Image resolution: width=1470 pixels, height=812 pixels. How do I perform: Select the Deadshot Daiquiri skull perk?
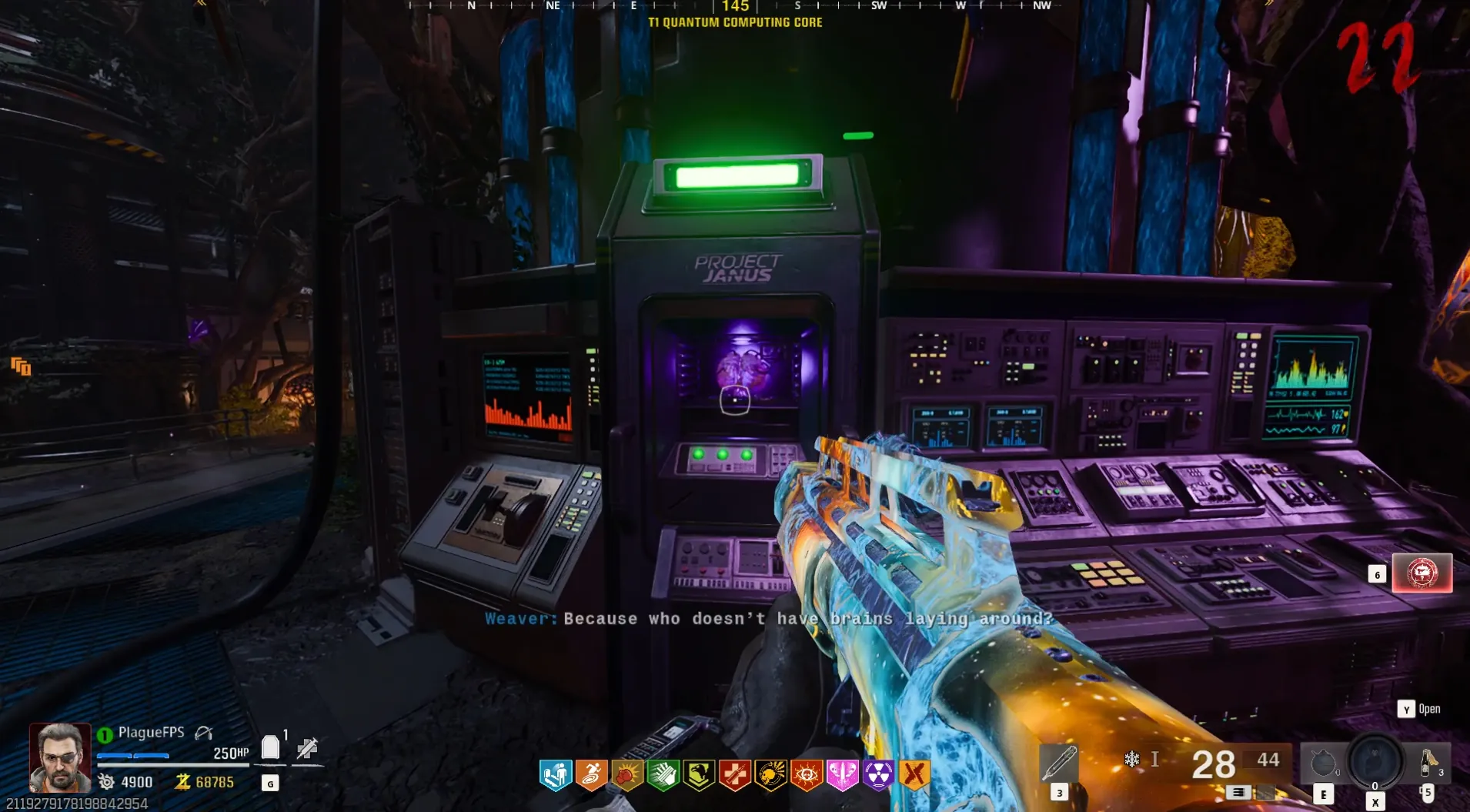coord(770,775)
